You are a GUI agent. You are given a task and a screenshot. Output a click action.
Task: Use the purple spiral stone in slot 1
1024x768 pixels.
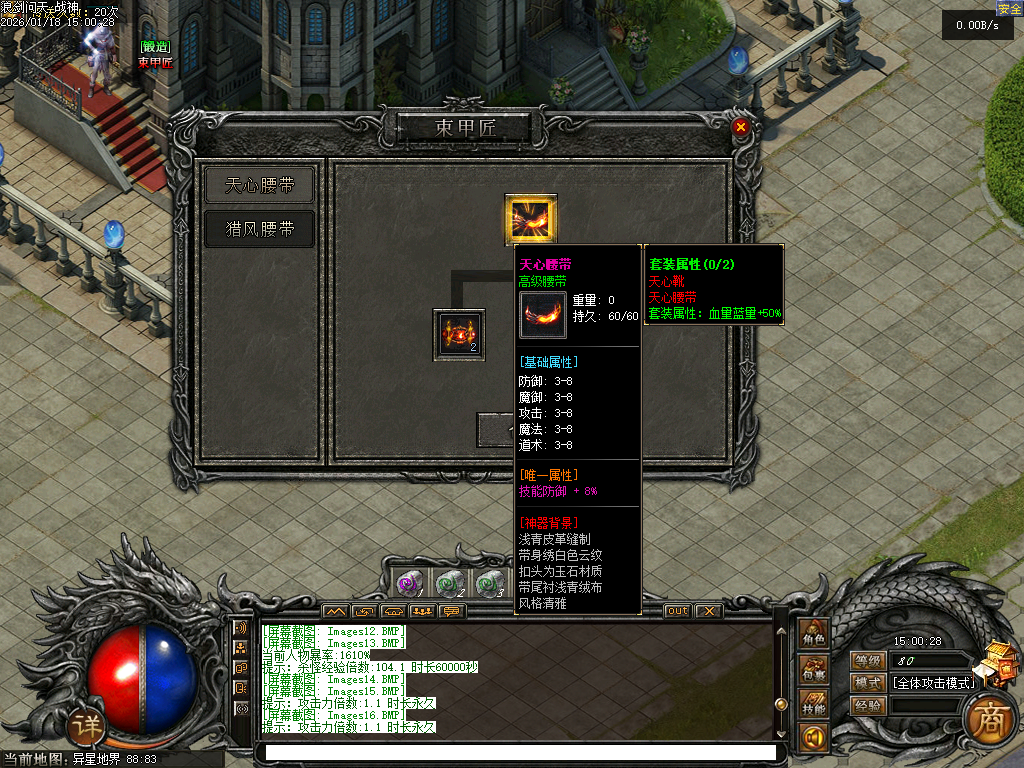click(x=409, y=582)
